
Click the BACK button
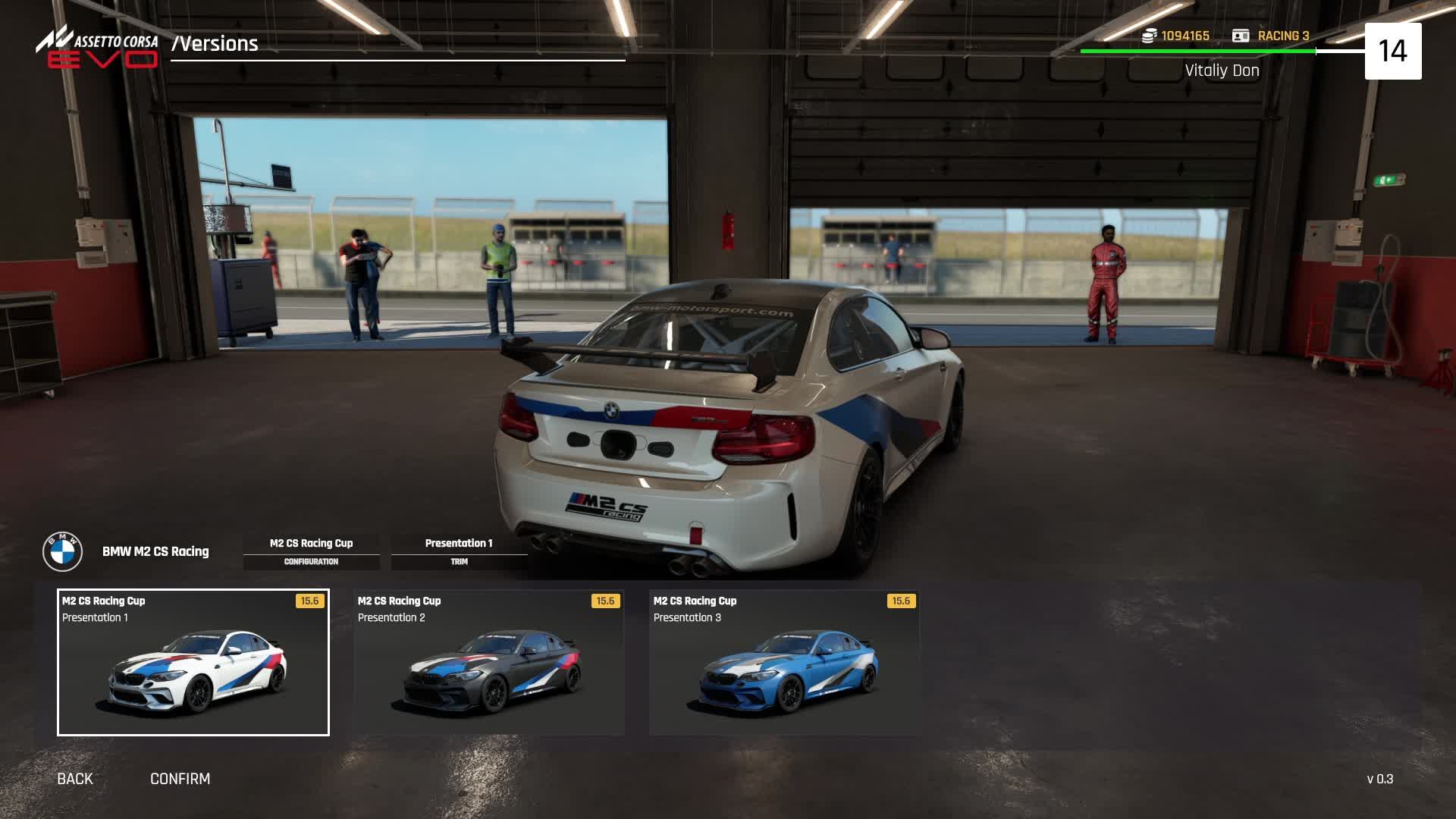(x=75, y=779)
